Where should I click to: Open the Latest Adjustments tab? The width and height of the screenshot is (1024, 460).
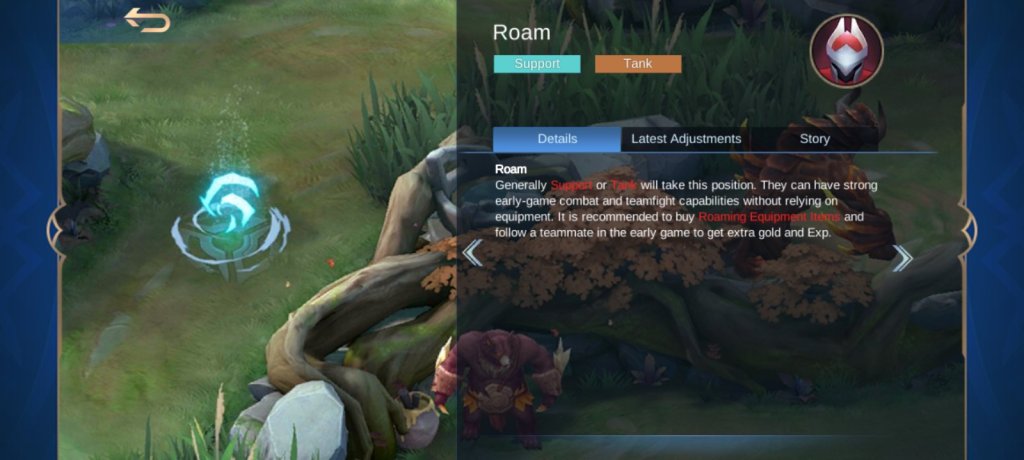pos(685,139)
